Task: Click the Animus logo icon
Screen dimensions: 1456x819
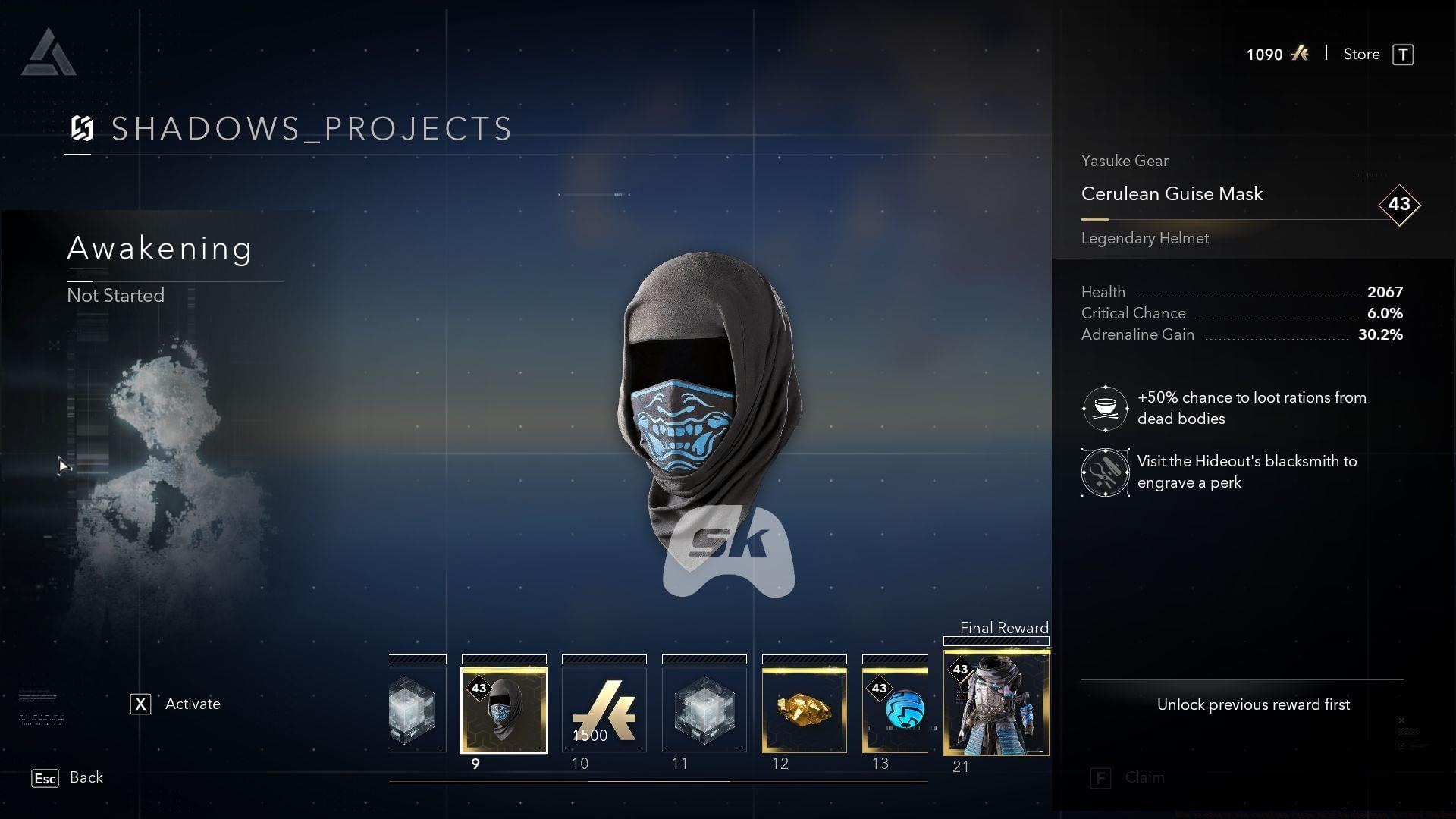Action: click(49, 53)
